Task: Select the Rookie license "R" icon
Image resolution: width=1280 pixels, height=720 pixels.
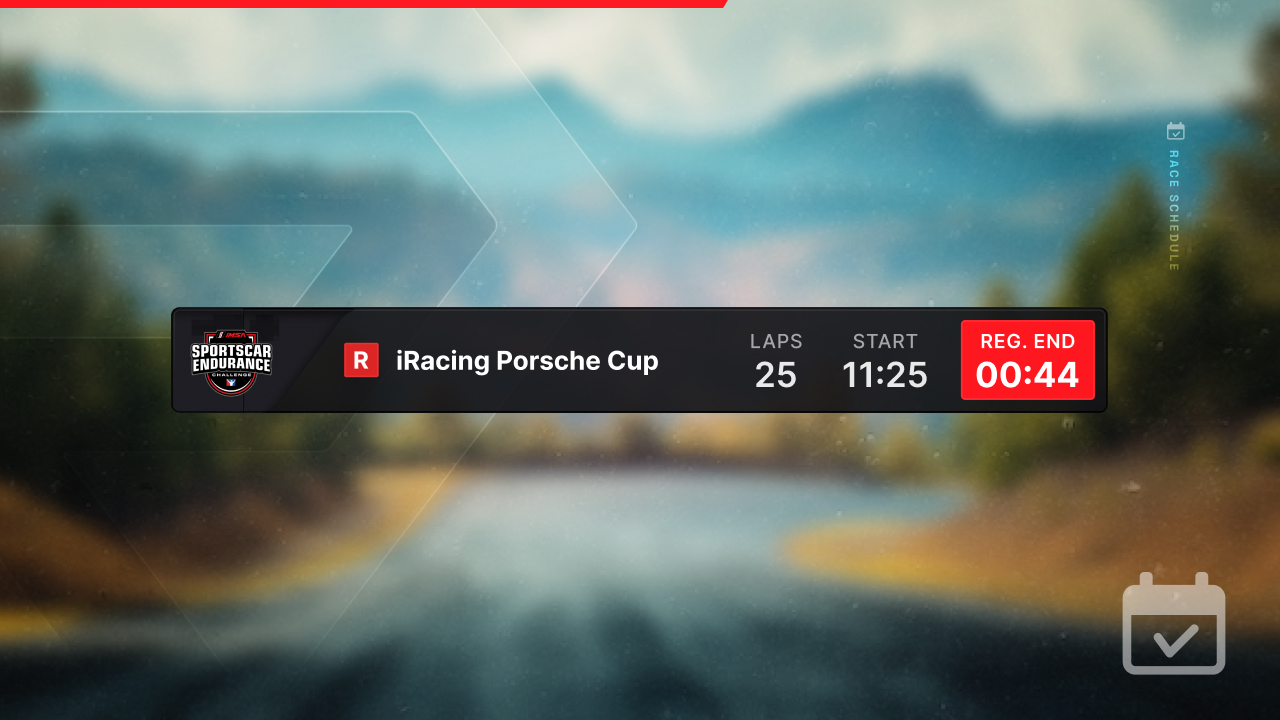Action: click(x=362, y=360)
